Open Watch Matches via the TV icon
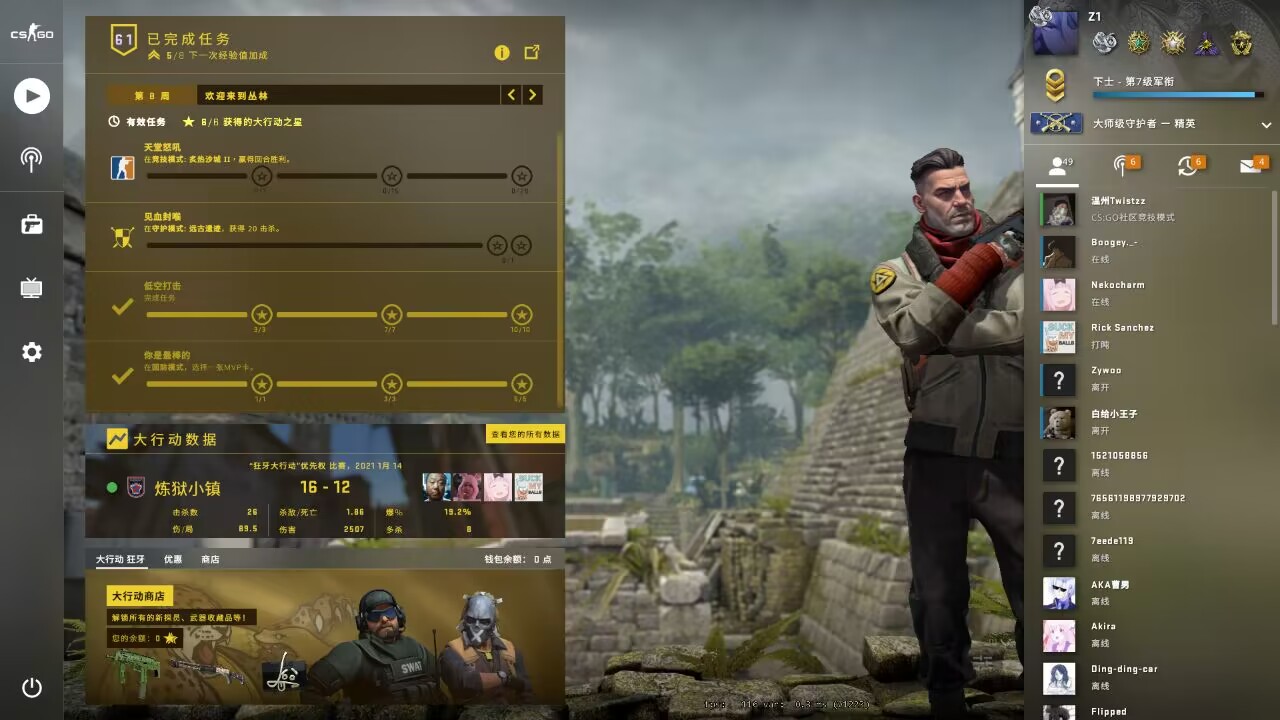This screenshot has height=720, width=1280. click(x=31, y=288)
